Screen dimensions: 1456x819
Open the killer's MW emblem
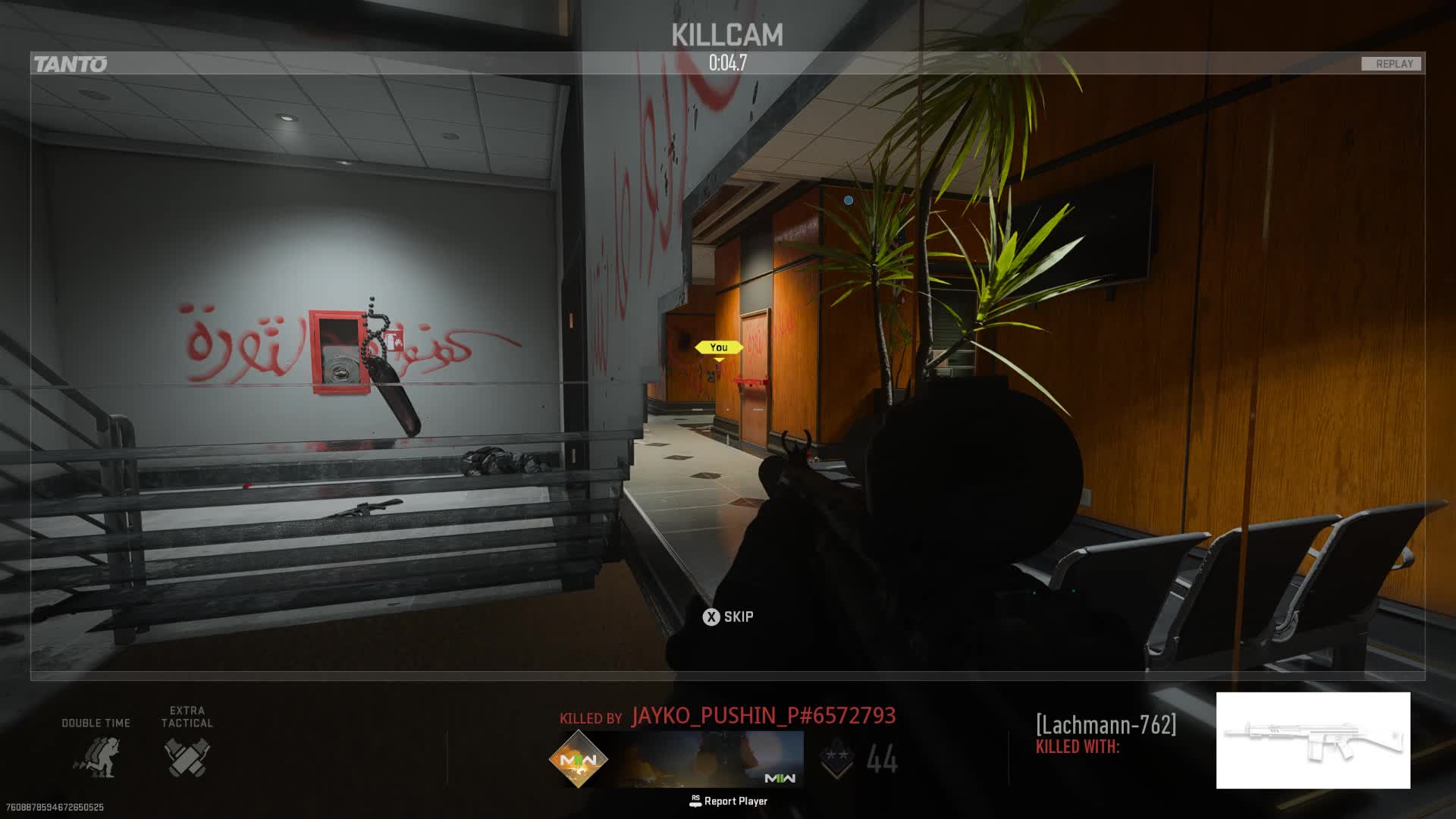tap(579, 758)
